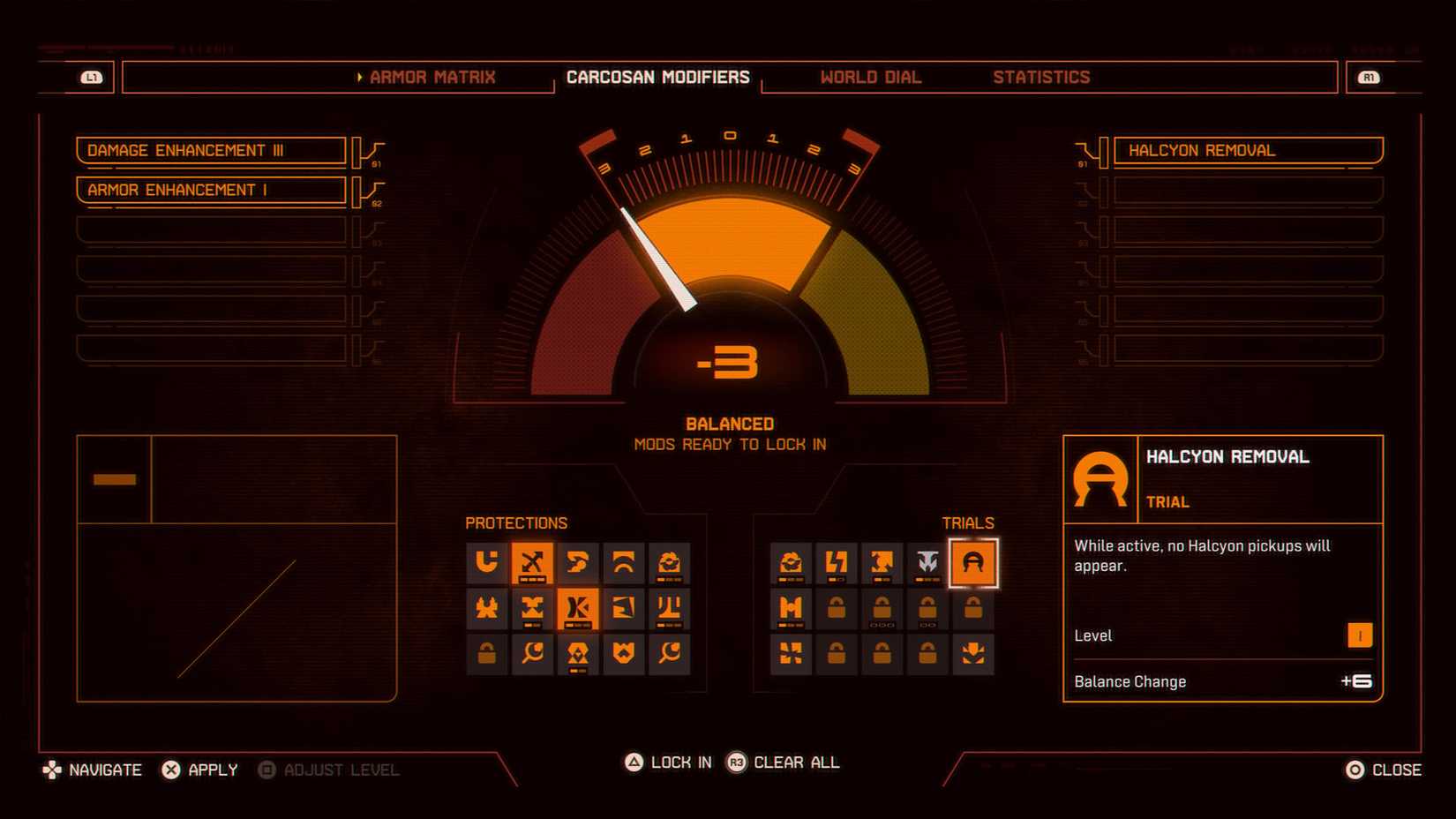This screenshot has height=819, width=1456.
Task: Disable the active crossed-arrows Protection mod
Action: click(533, 563)
